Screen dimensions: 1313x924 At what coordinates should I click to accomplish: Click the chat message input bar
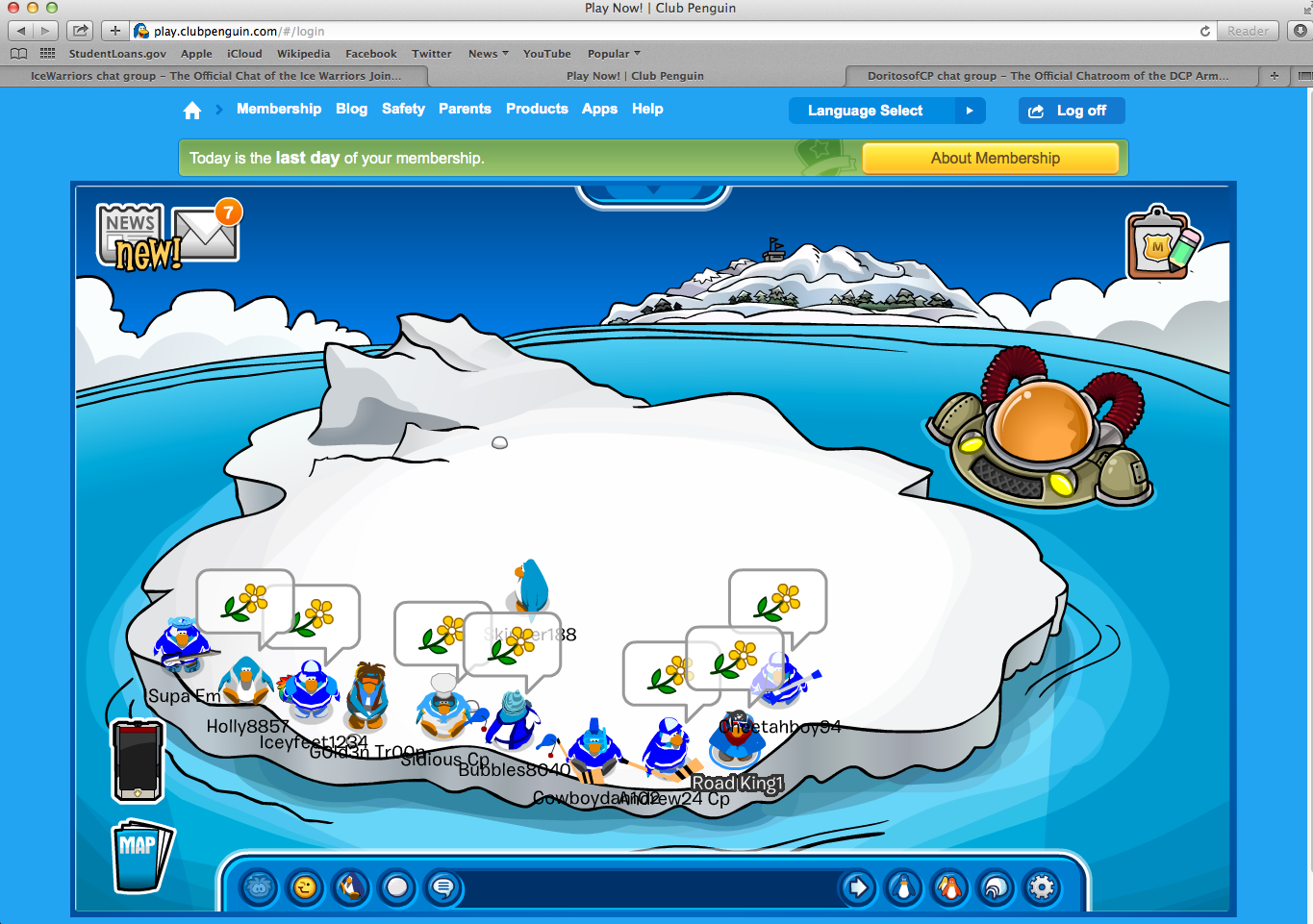tap(649, 887)
